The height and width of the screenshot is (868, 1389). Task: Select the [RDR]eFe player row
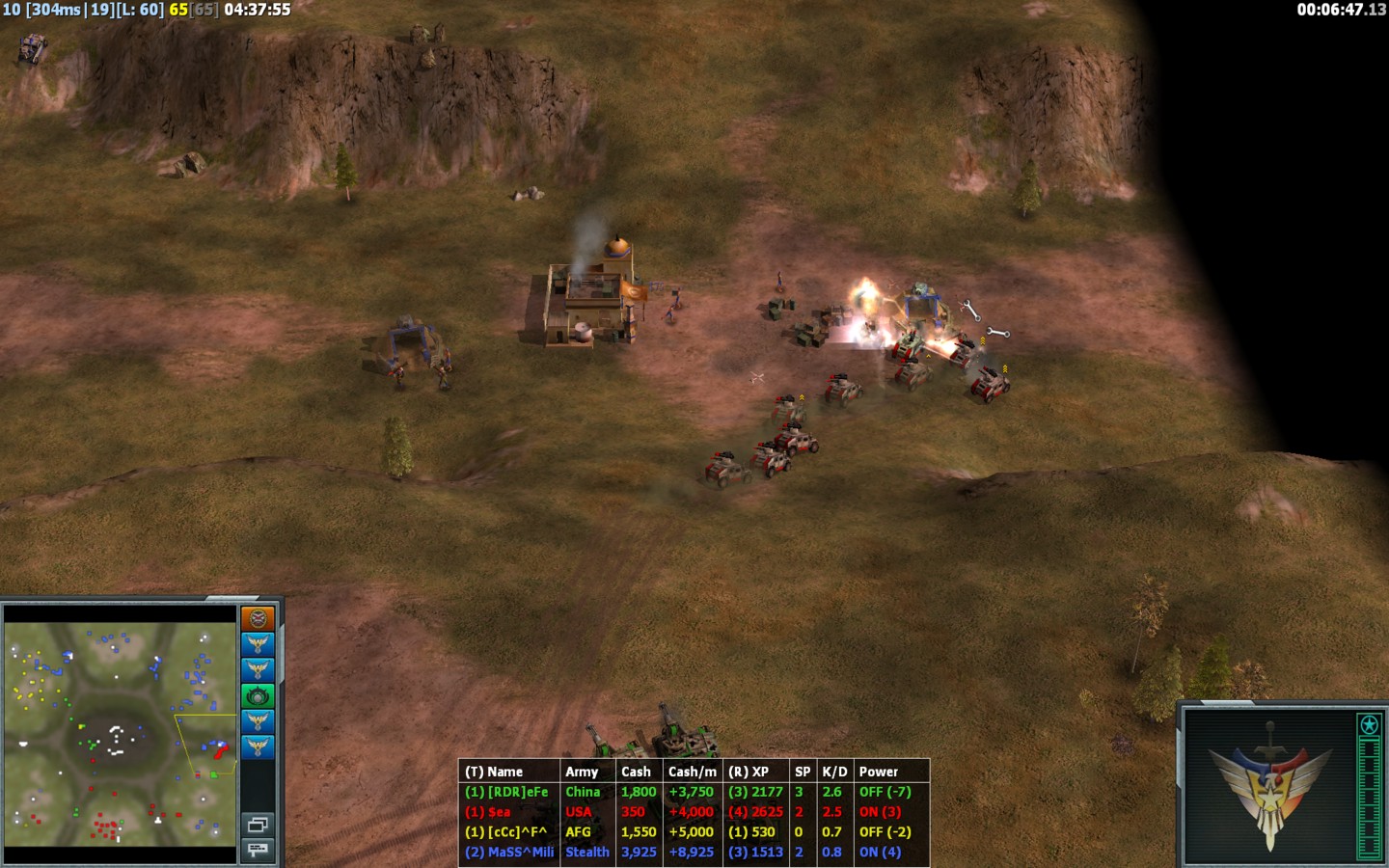point(693,792)
